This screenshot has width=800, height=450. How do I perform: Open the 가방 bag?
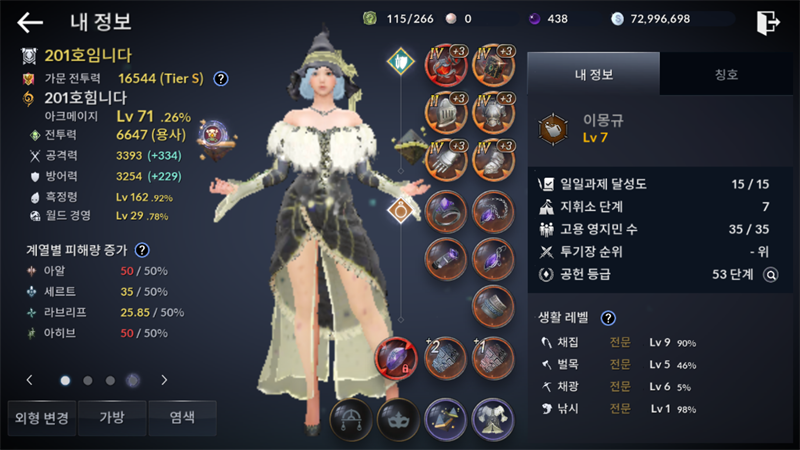(108, 417)
